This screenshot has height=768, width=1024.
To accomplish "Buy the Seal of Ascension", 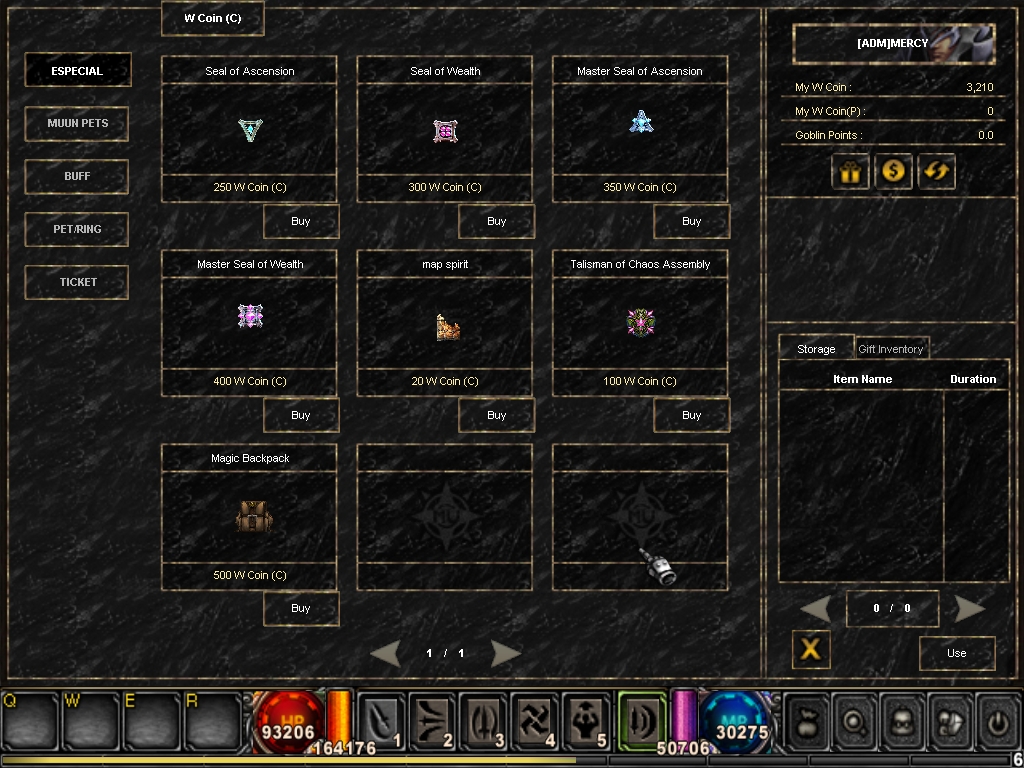I will 301,221.
